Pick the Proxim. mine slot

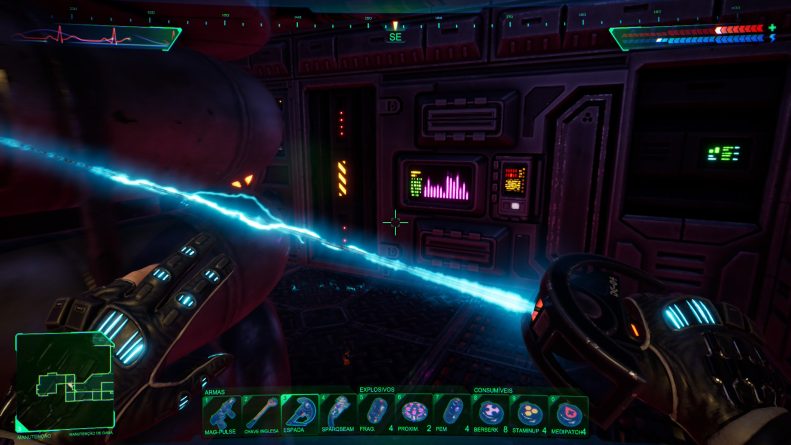(415, 412)
